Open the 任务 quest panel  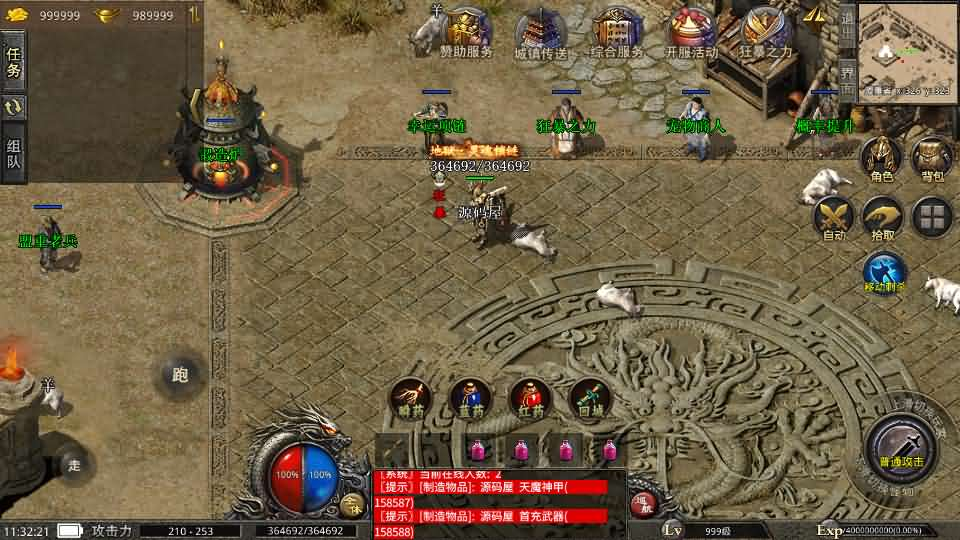14,60
